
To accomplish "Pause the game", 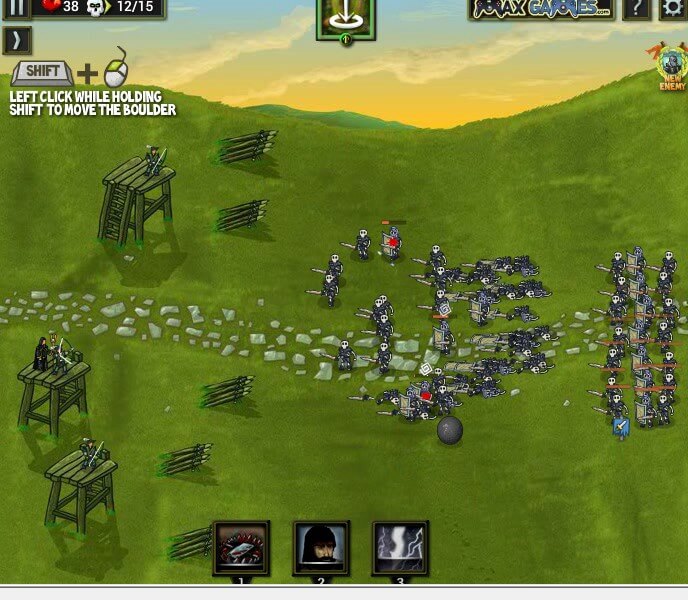I will coord(17,8).
